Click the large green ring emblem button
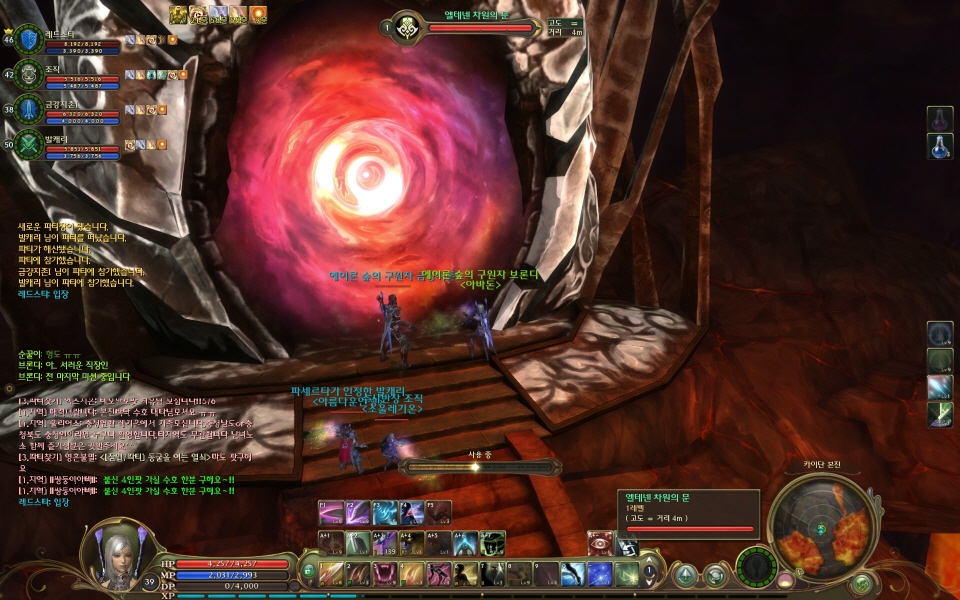Viewport: 960px width, 600px height. [755, 567]
